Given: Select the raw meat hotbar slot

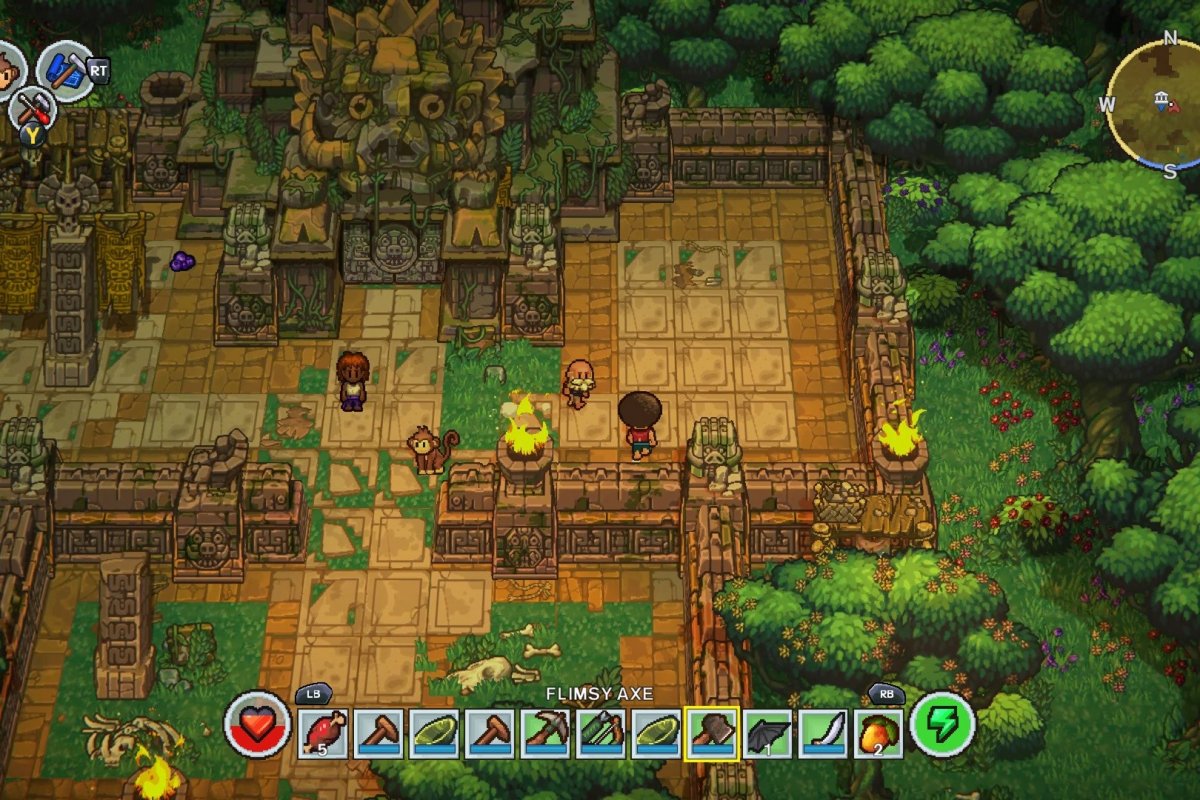Looking at the screenshot, I should point(323,734).
